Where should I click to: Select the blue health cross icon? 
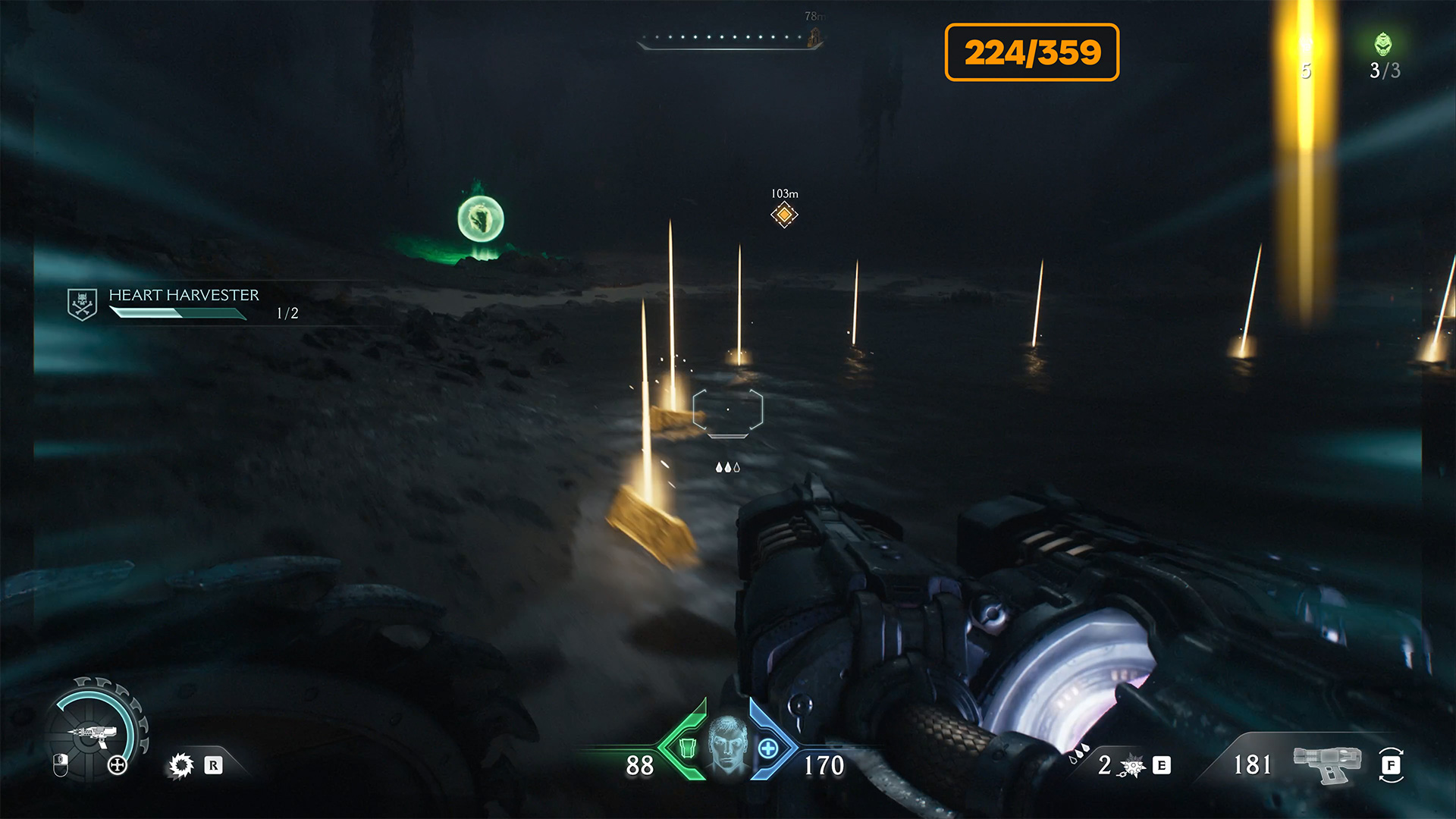(768, 748)
